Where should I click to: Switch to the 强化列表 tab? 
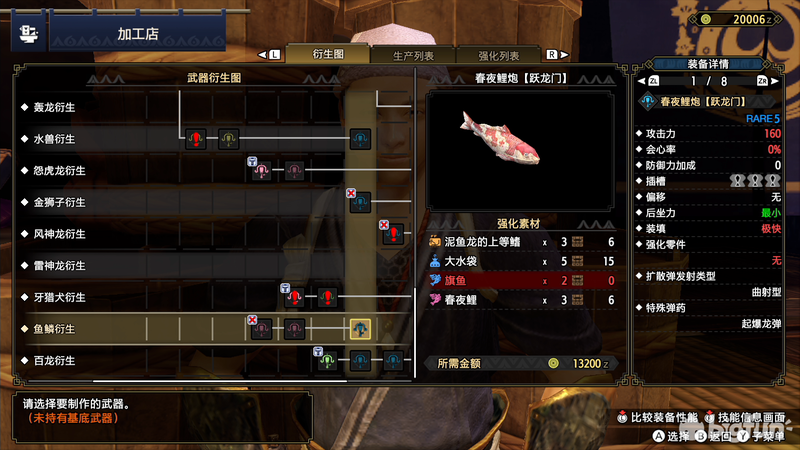point(498,55)
